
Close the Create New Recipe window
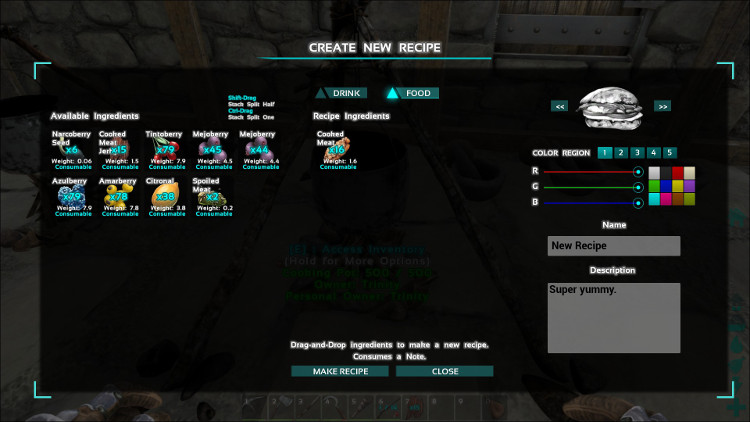445,371
